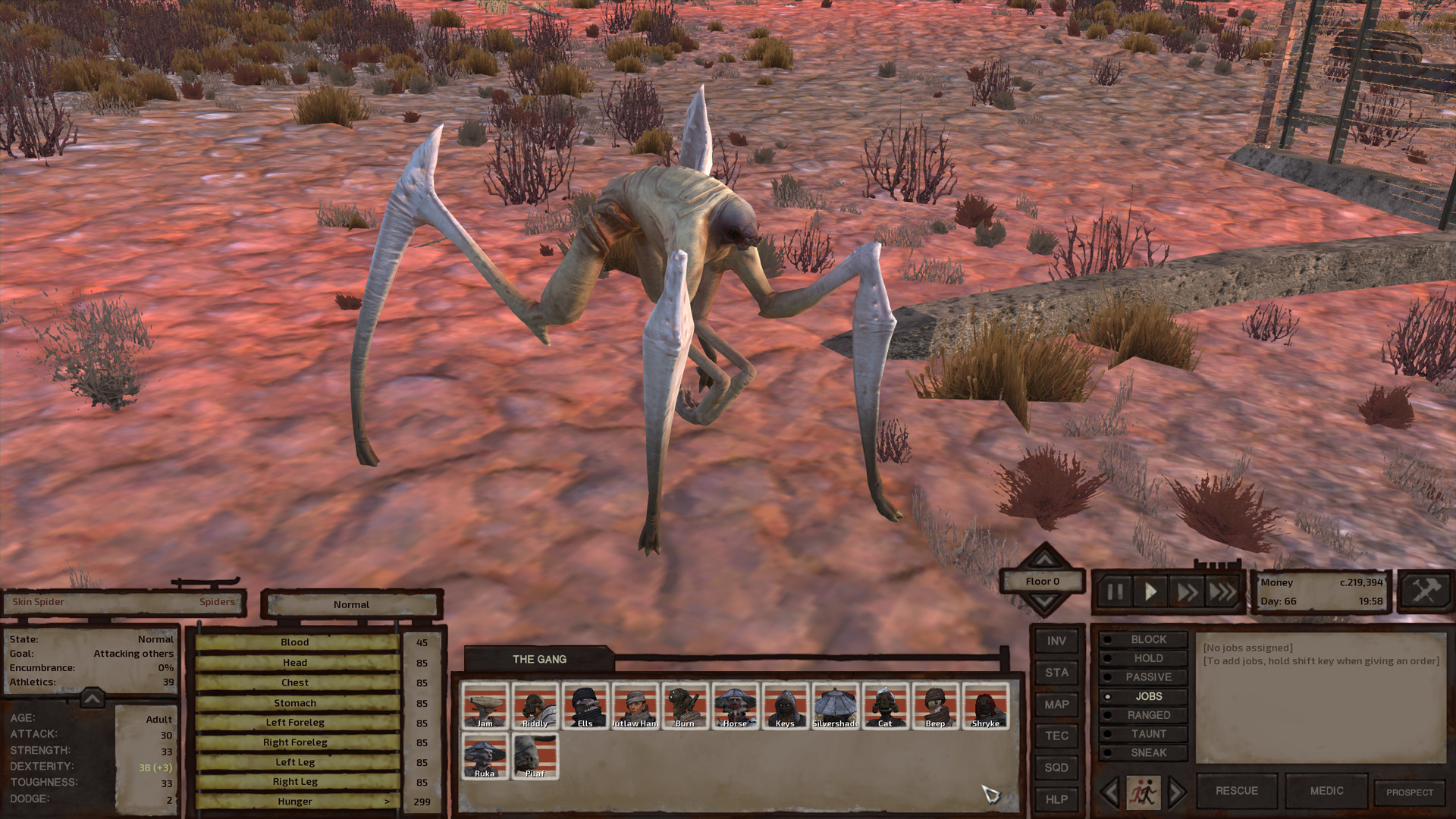Open the HLP help menu
Image resolution: width=1456 pixels, height=819 pixels.
click(x=1056, y=799)
